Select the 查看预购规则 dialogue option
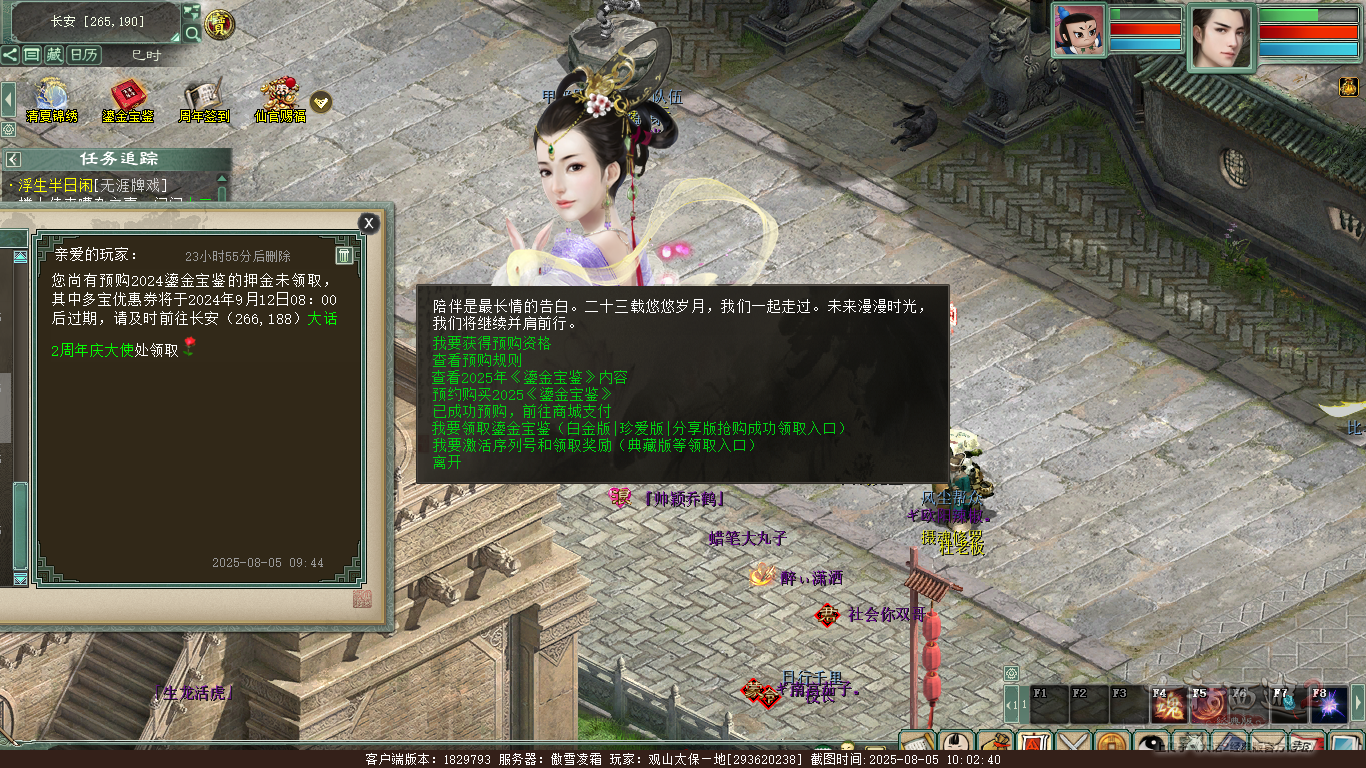Image resolution: width=1366 pixels, height=768 pixels. (x=477, y=360)
